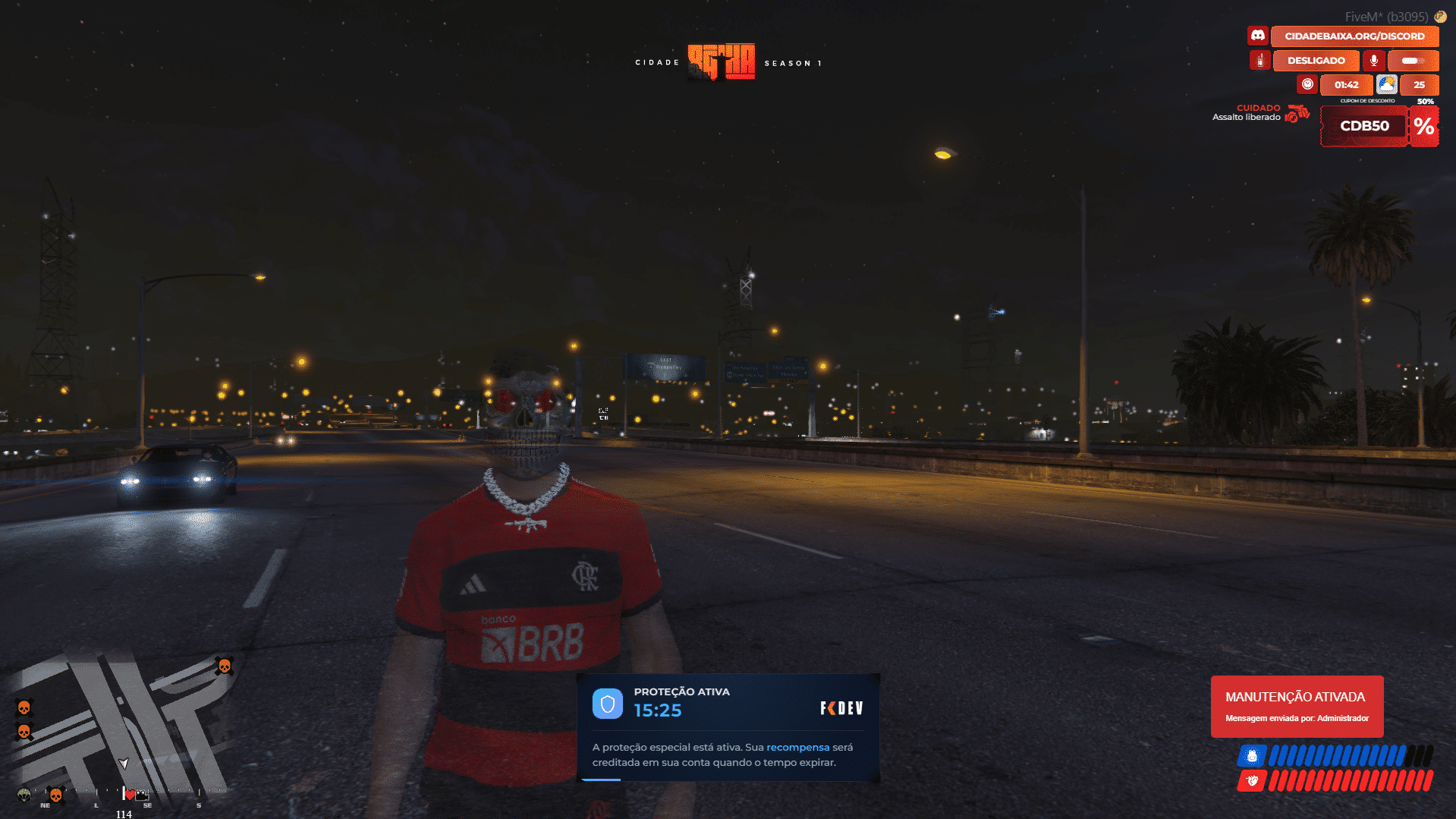Click the FKDEV logo on protection panel
The image size is (1456, 819).
pos(841,708)
